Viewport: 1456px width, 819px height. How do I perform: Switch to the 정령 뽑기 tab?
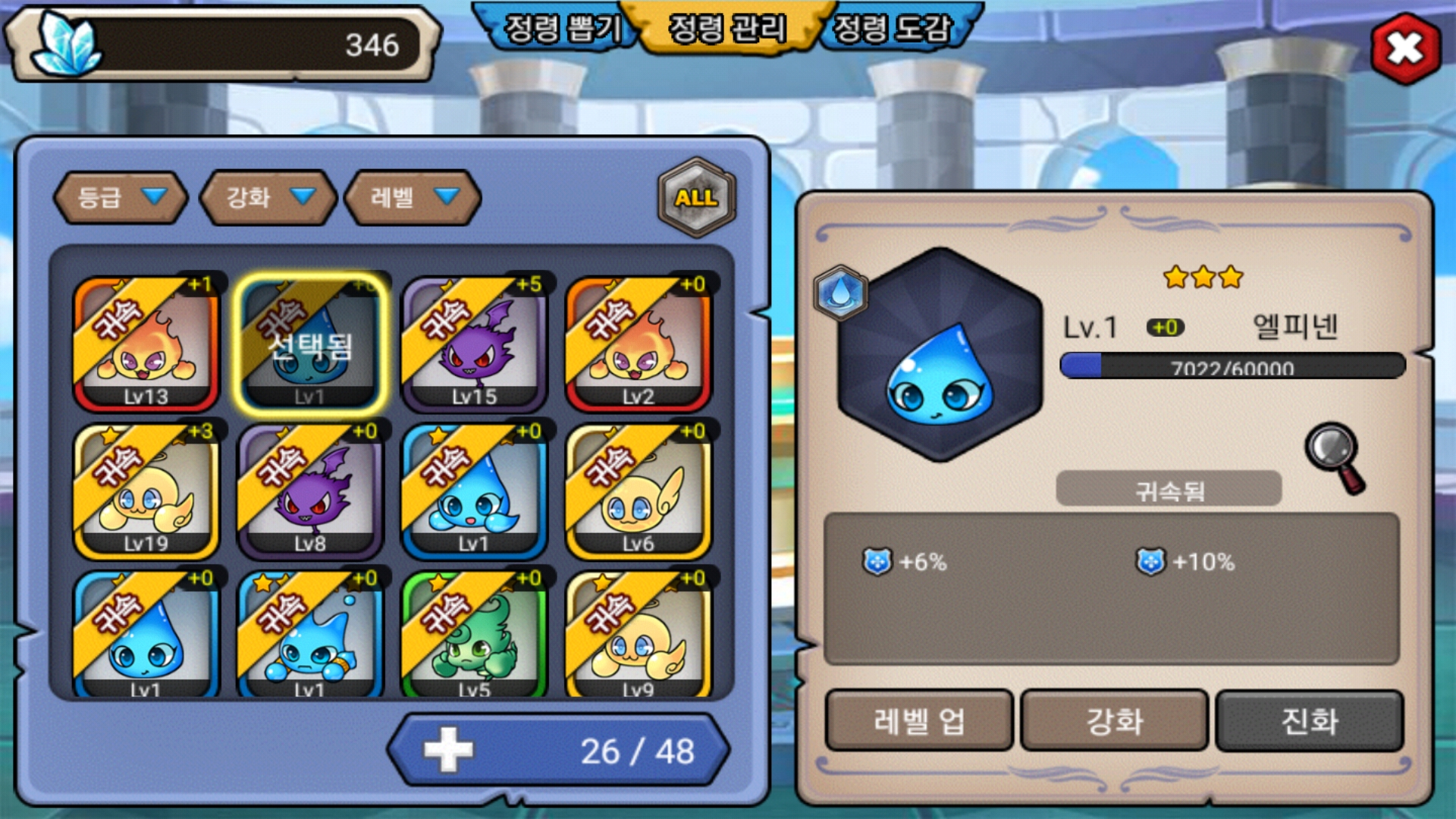(x=563, y=29)
